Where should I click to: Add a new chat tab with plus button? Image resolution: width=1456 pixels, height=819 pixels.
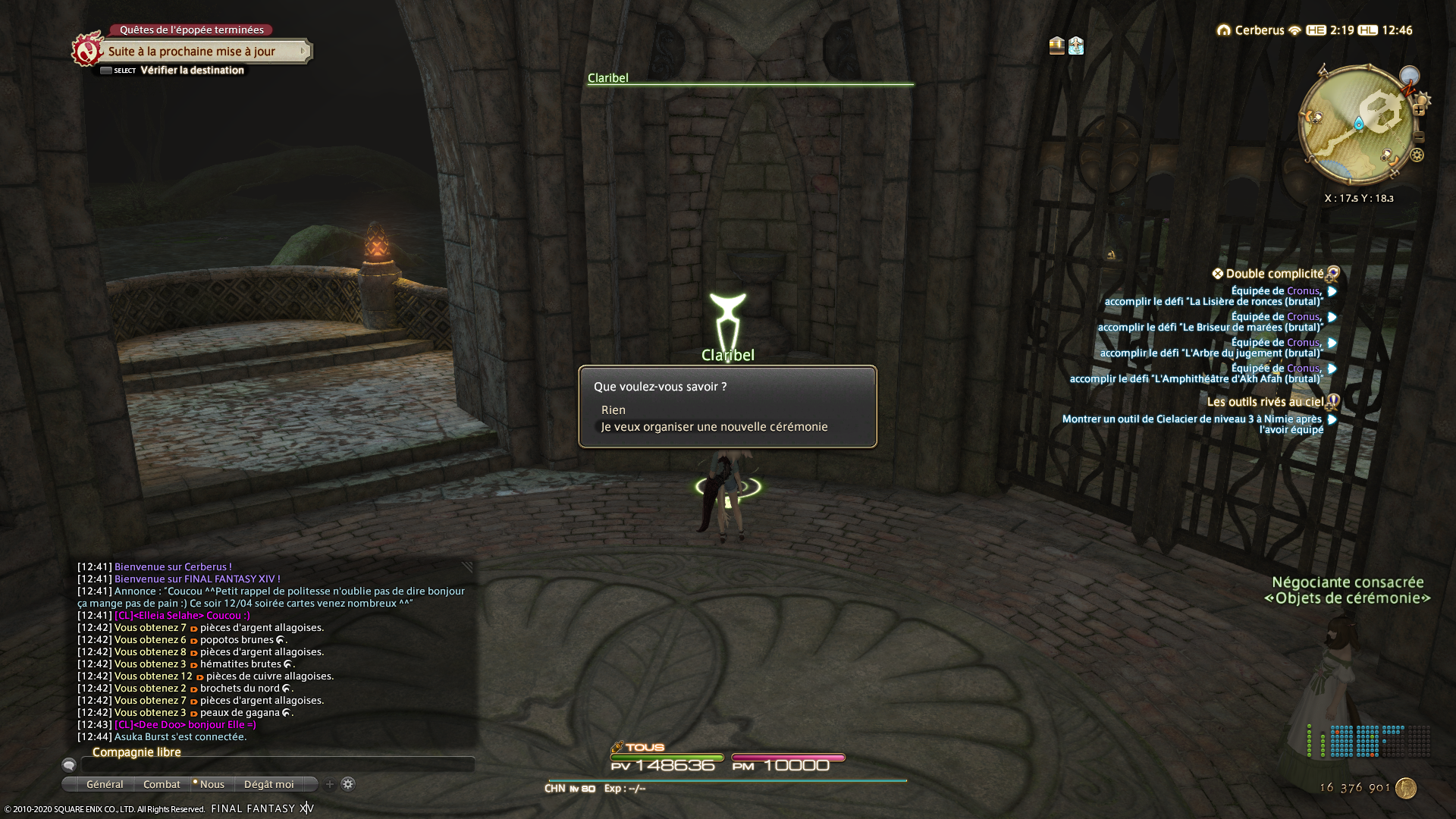(x=330, y=784)
